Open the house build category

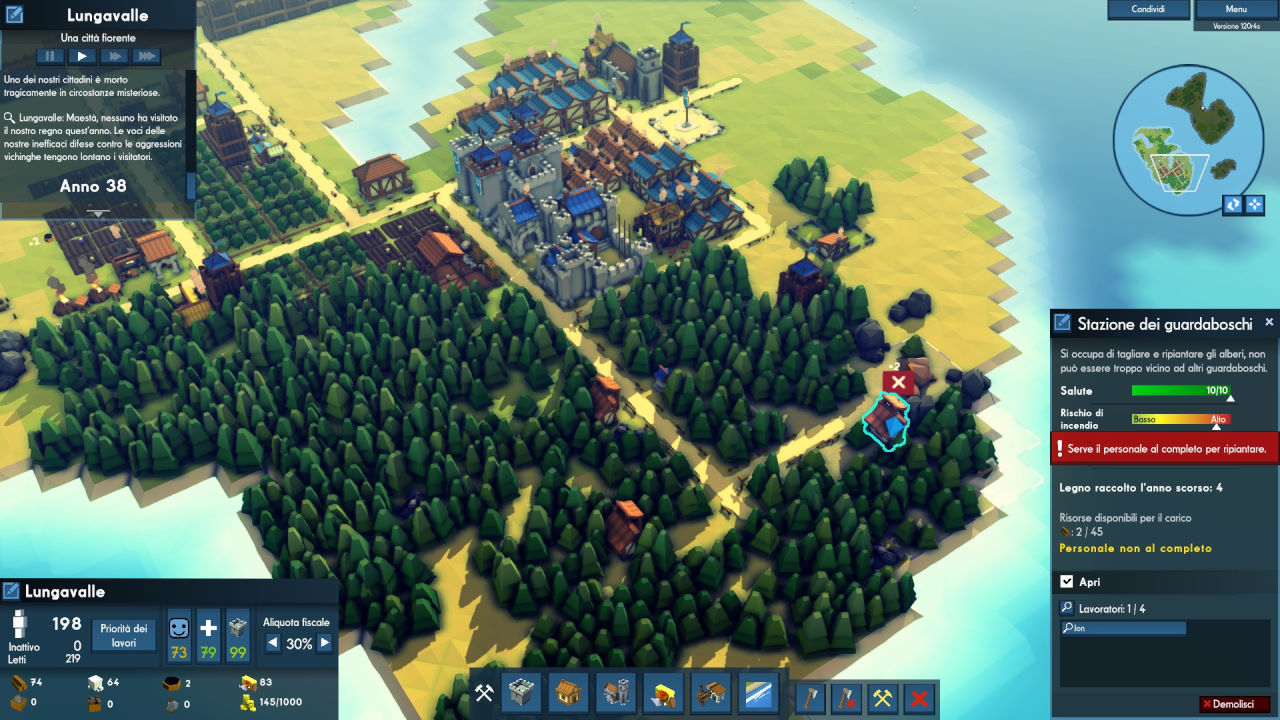[569, 693]
